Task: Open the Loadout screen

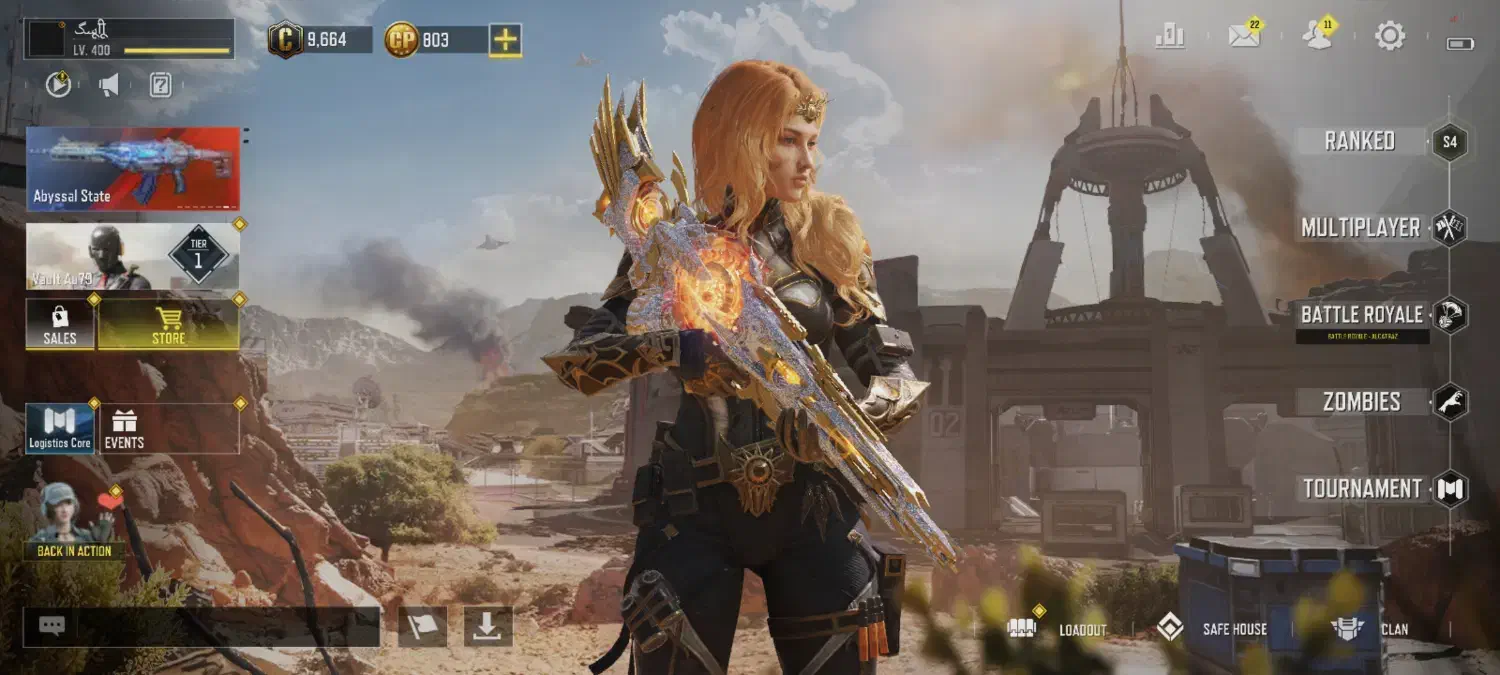Action: pos(1058,629)
